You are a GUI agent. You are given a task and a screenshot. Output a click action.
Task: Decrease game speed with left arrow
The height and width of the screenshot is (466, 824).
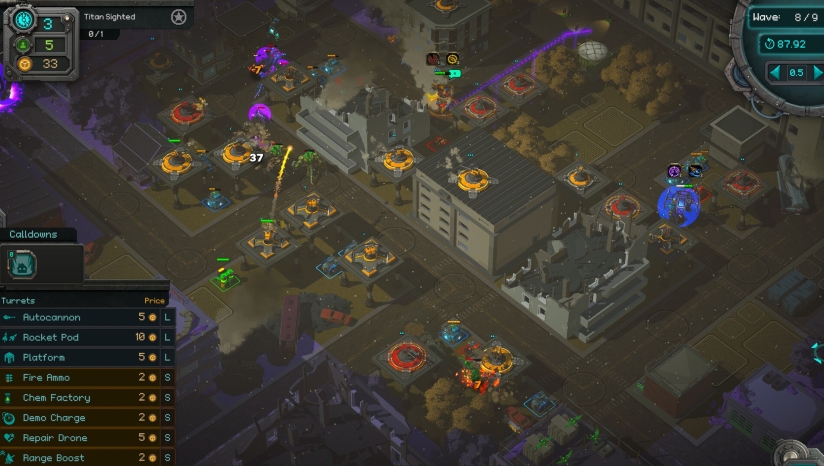[774, 72]
